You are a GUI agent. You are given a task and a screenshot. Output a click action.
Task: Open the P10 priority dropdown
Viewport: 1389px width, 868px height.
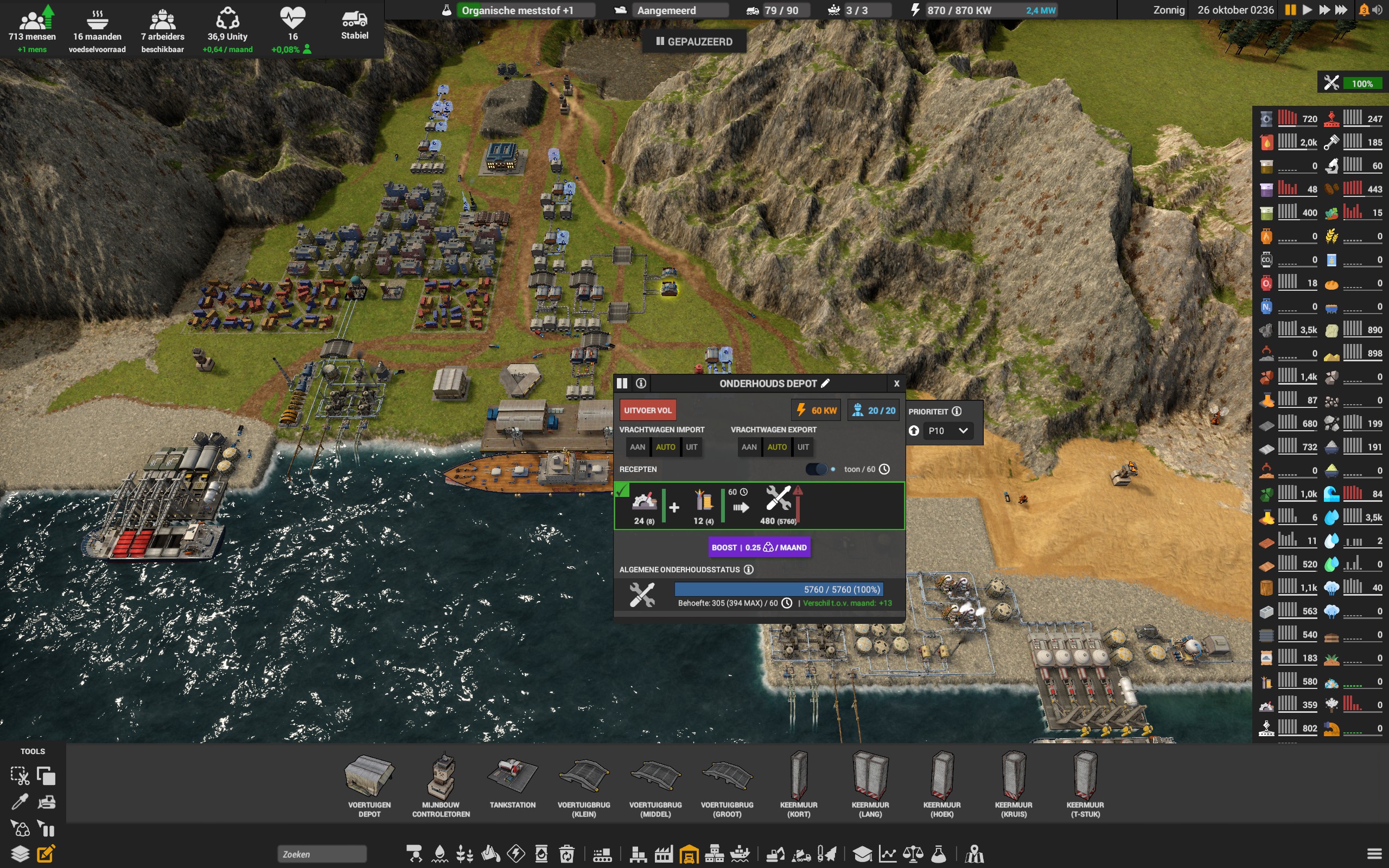pyautogui.click(x=949, y=431)
